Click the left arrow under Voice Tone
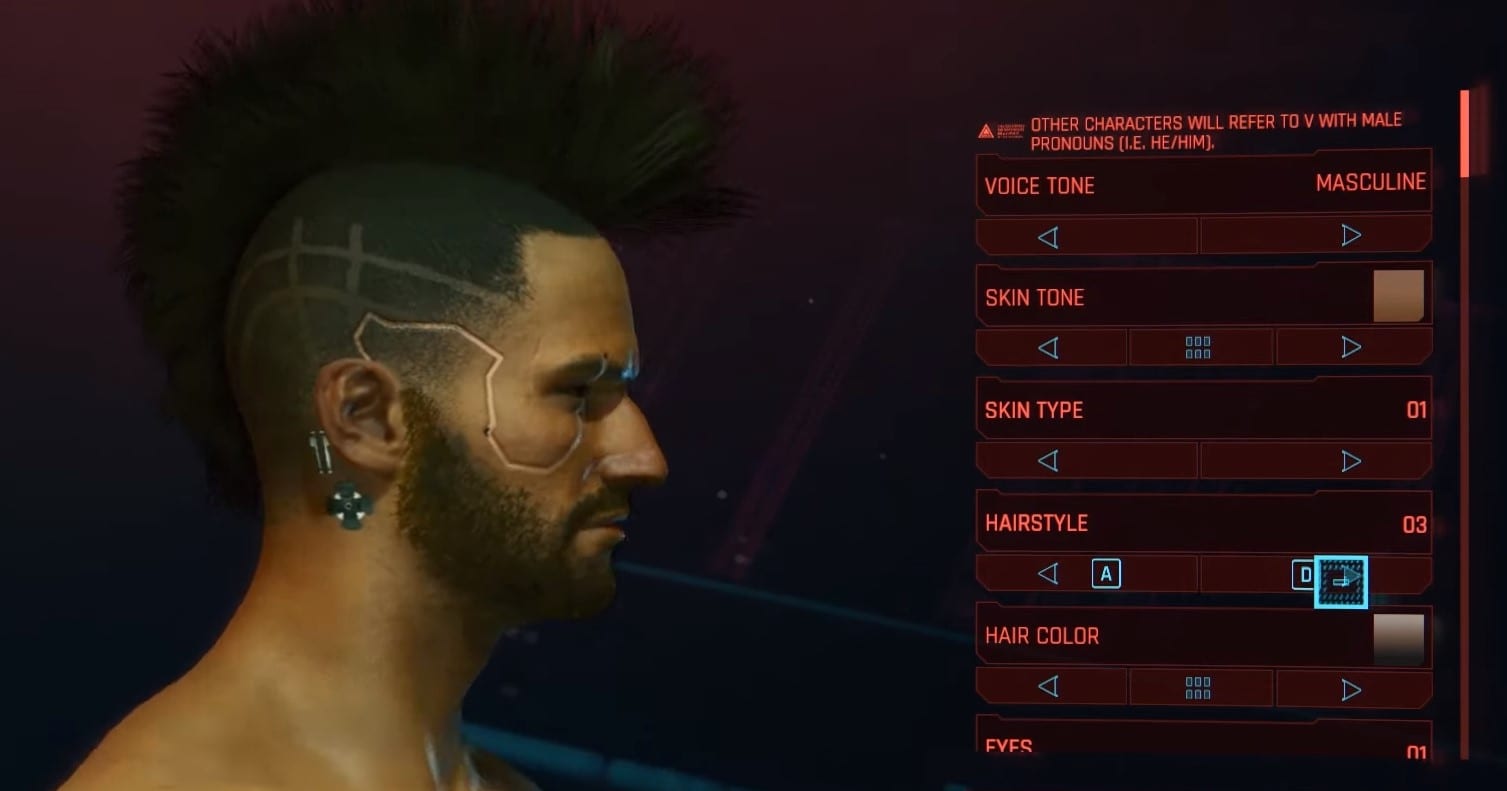This screenshot has width=1507, height=791. tap(1050, 234)
